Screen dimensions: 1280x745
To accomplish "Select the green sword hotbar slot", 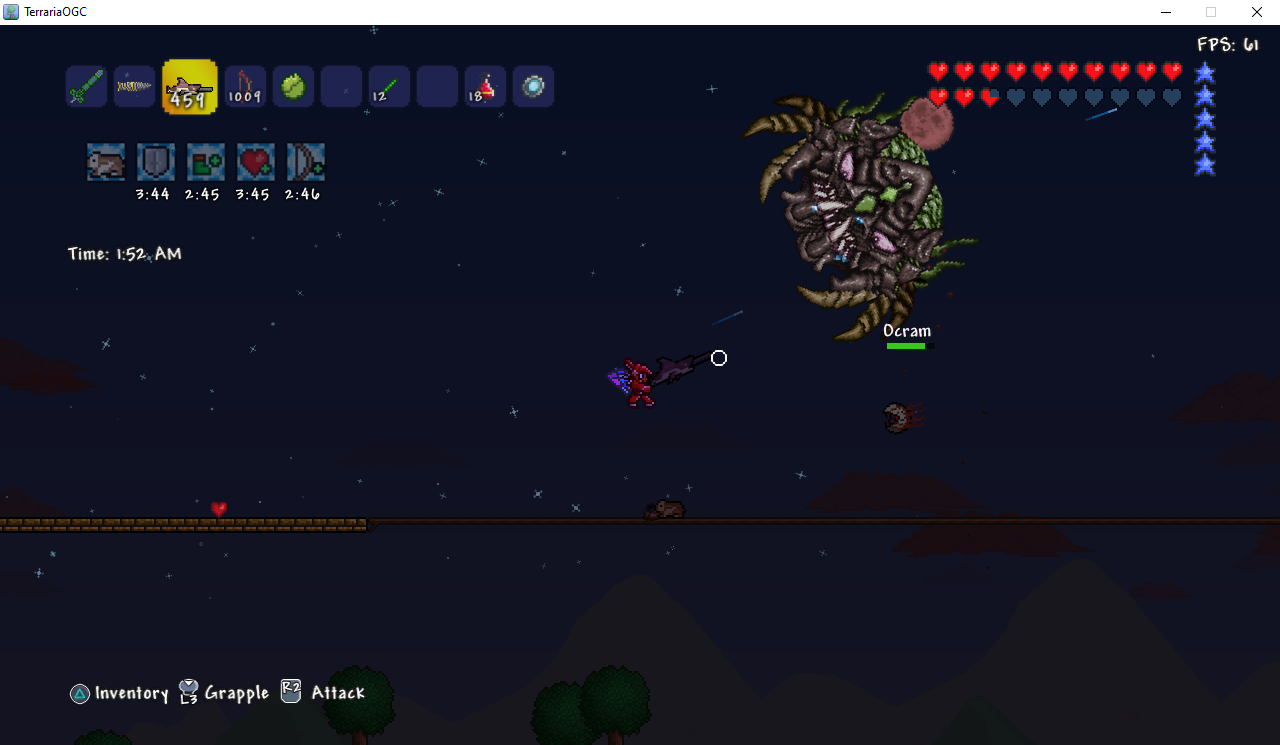I will click(86, 87).
